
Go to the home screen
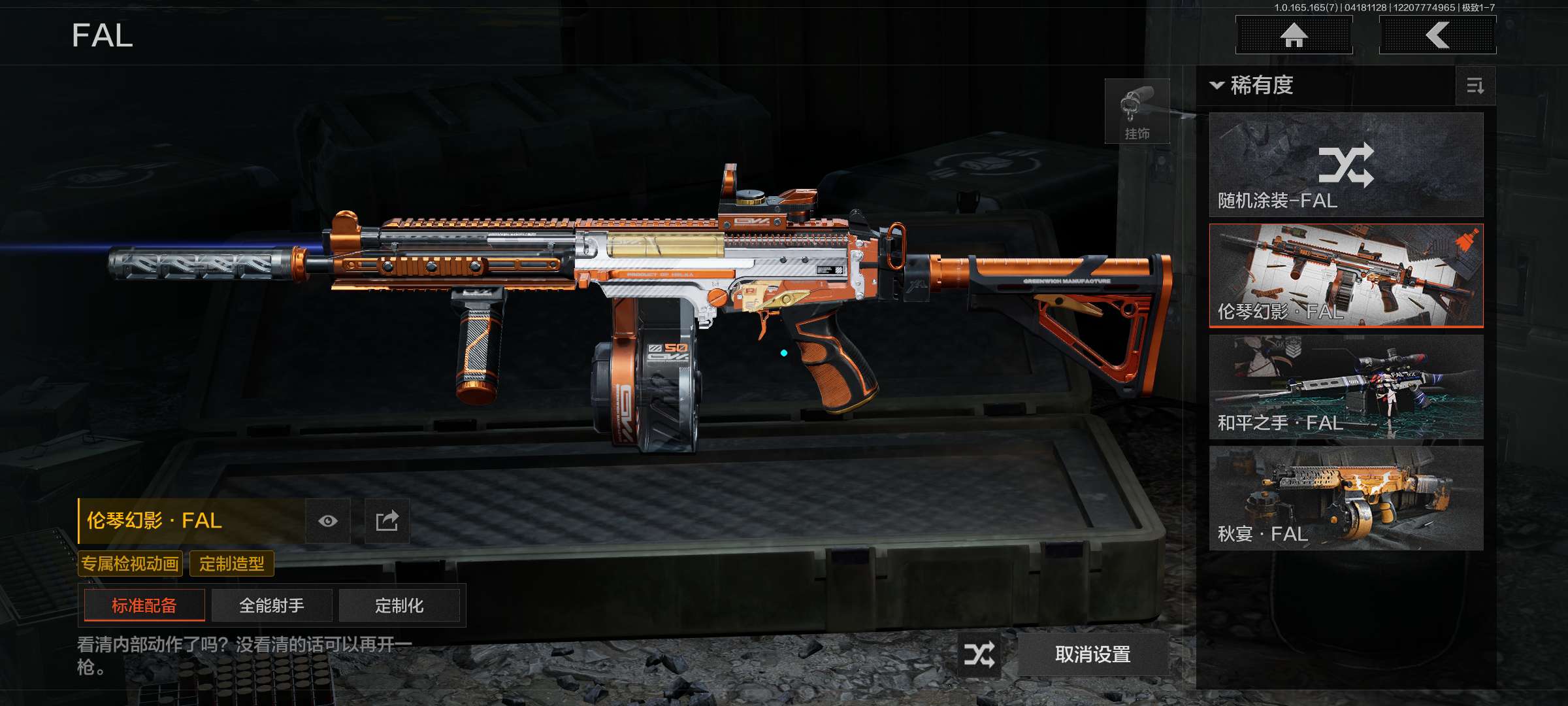(1294, 35)
